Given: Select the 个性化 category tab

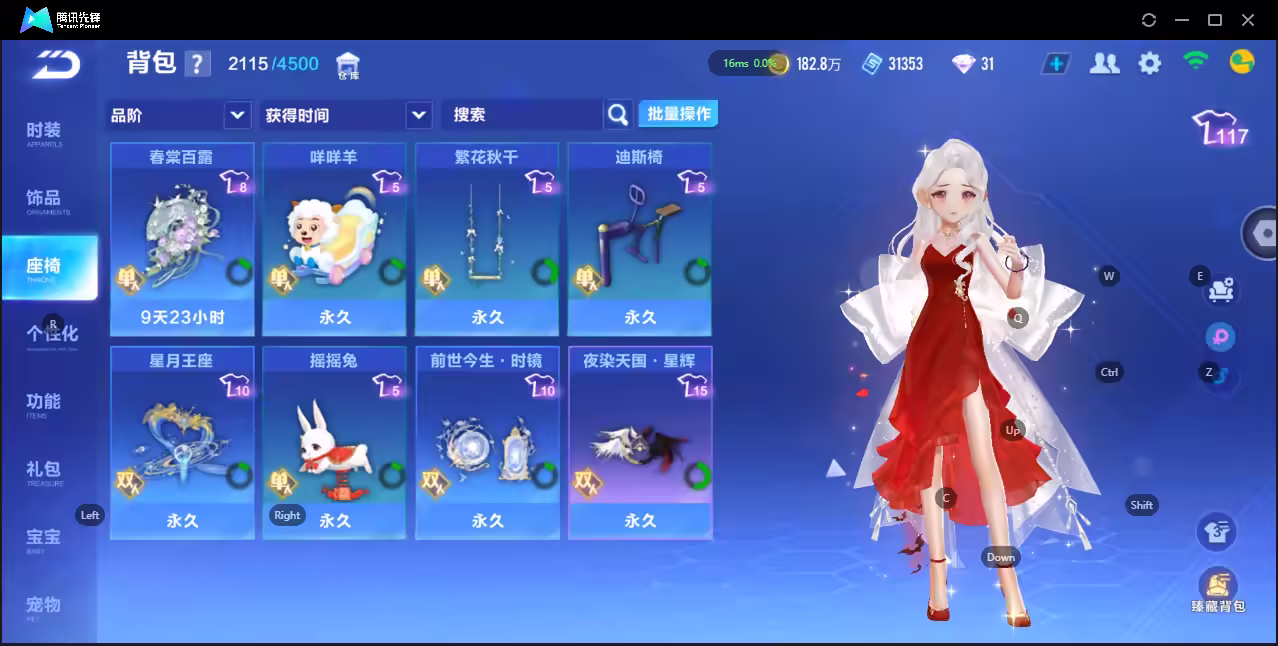Looking at the screenshot, I should (52, 334).
